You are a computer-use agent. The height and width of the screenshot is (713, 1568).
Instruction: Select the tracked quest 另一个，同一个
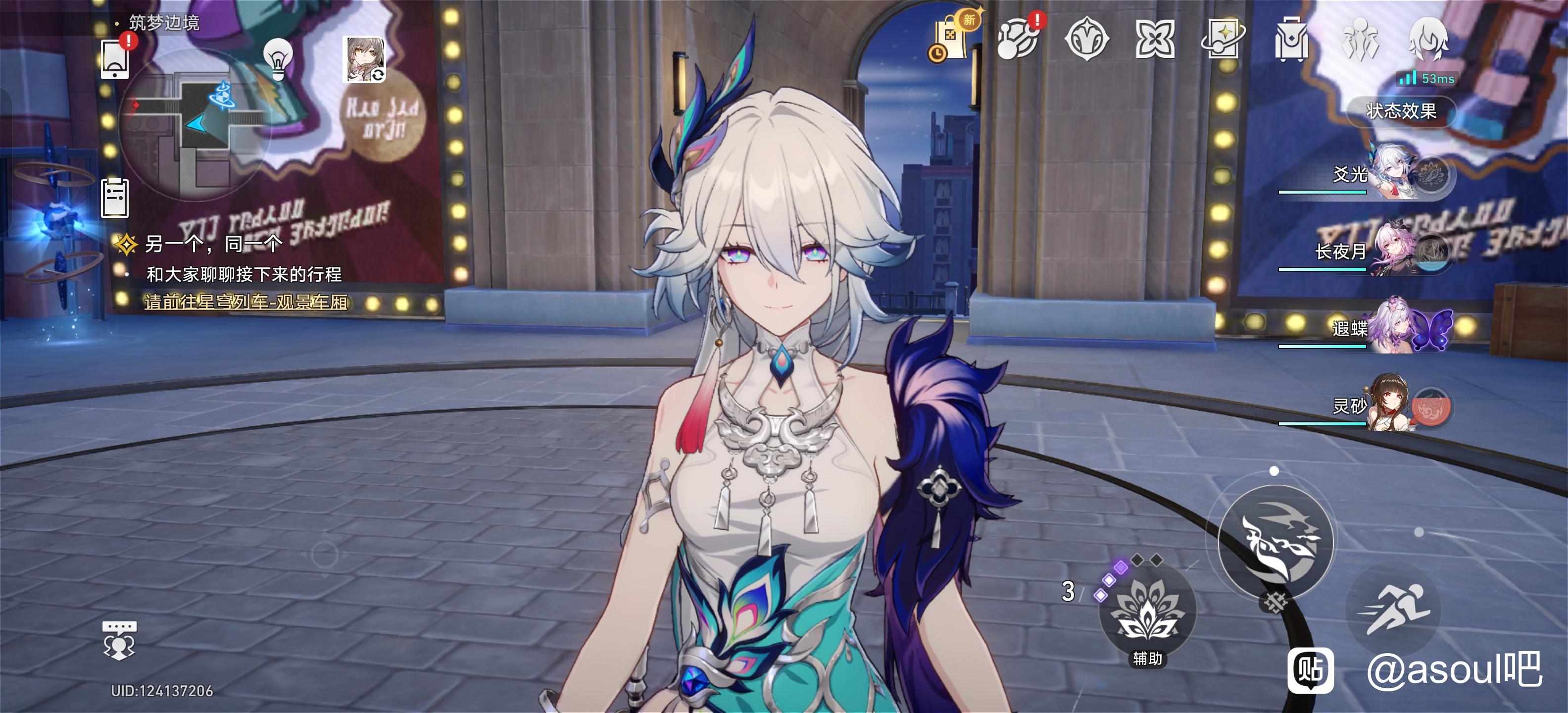pyautogui.click(x=213, y=244)
